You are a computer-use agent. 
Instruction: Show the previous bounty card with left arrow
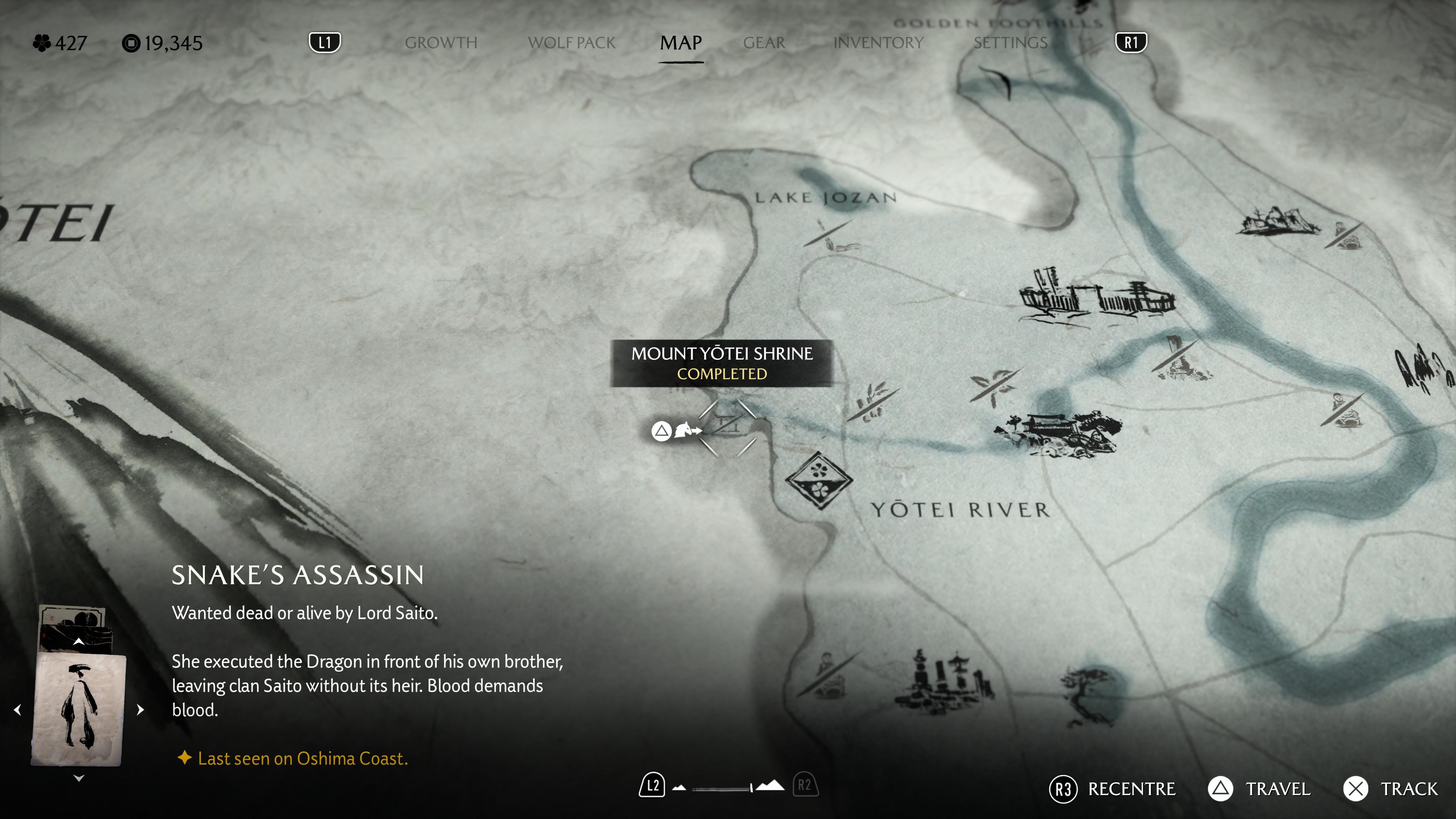click(x=17, y=710)
